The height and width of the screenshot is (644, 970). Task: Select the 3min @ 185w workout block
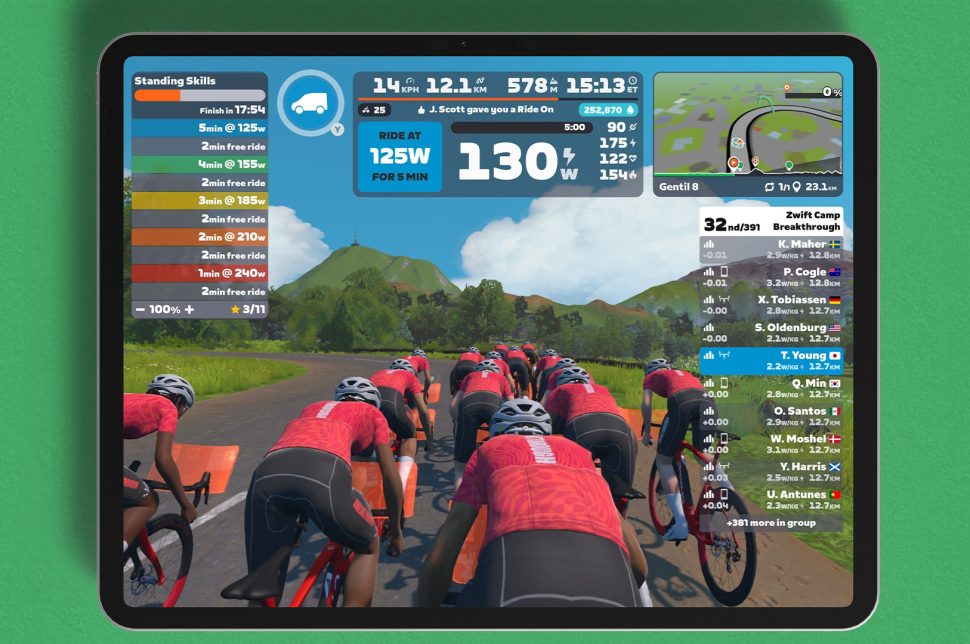click(200, 200)
